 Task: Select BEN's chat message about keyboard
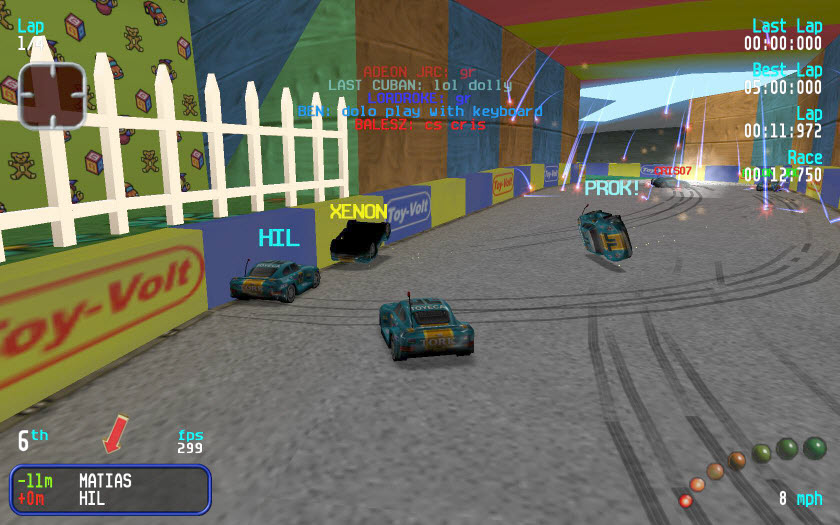tap(420, 111)
